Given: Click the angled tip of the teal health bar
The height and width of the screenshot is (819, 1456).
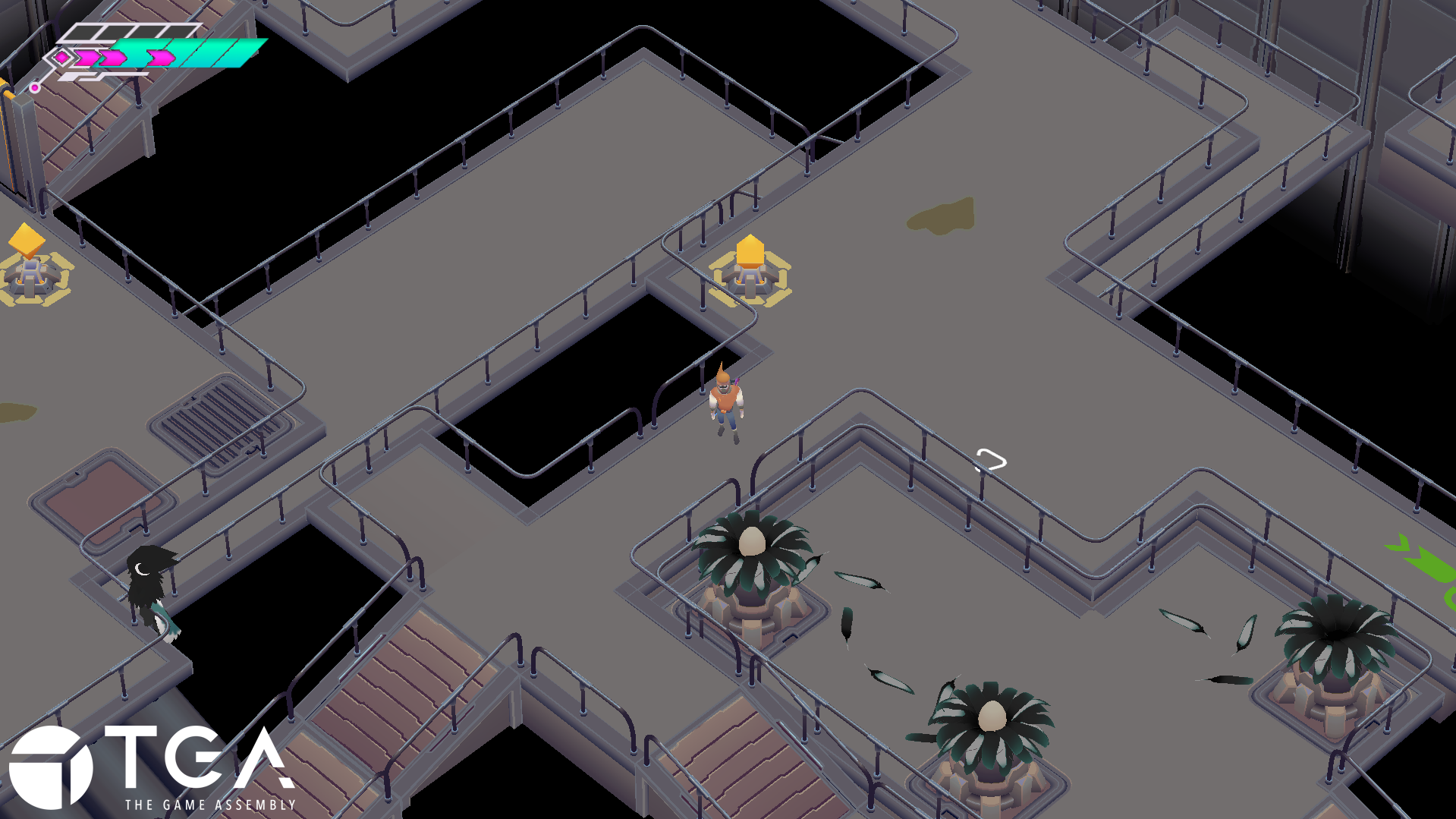Looking at the screenshot, I should pyautogui.click(x=261, y=44).
